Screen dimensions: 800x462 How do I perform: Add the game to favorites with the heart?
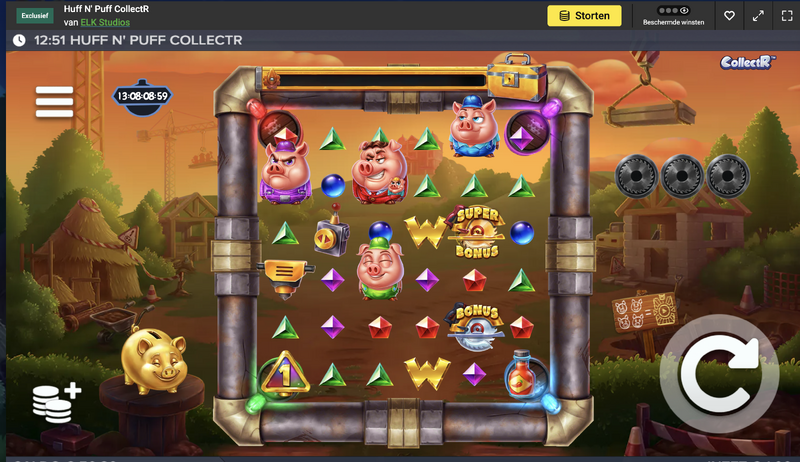730,16
